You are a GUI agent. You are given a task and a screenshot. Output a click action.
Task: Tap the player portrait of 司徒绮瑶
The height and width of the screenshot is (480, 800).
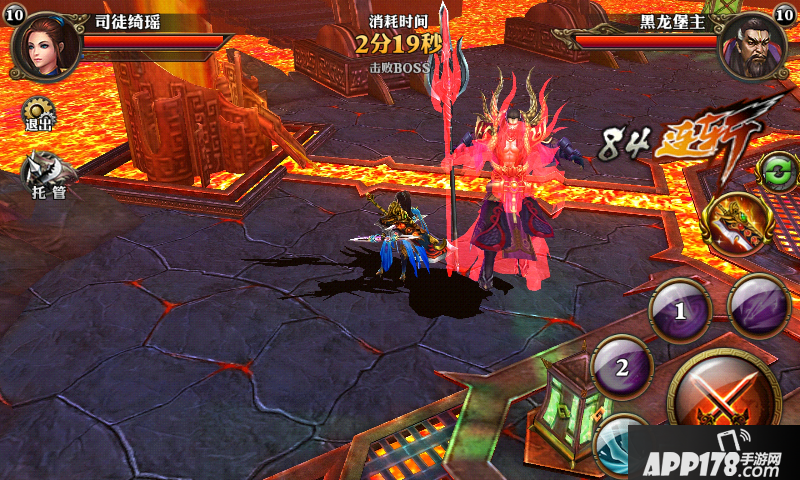[46, 44]
